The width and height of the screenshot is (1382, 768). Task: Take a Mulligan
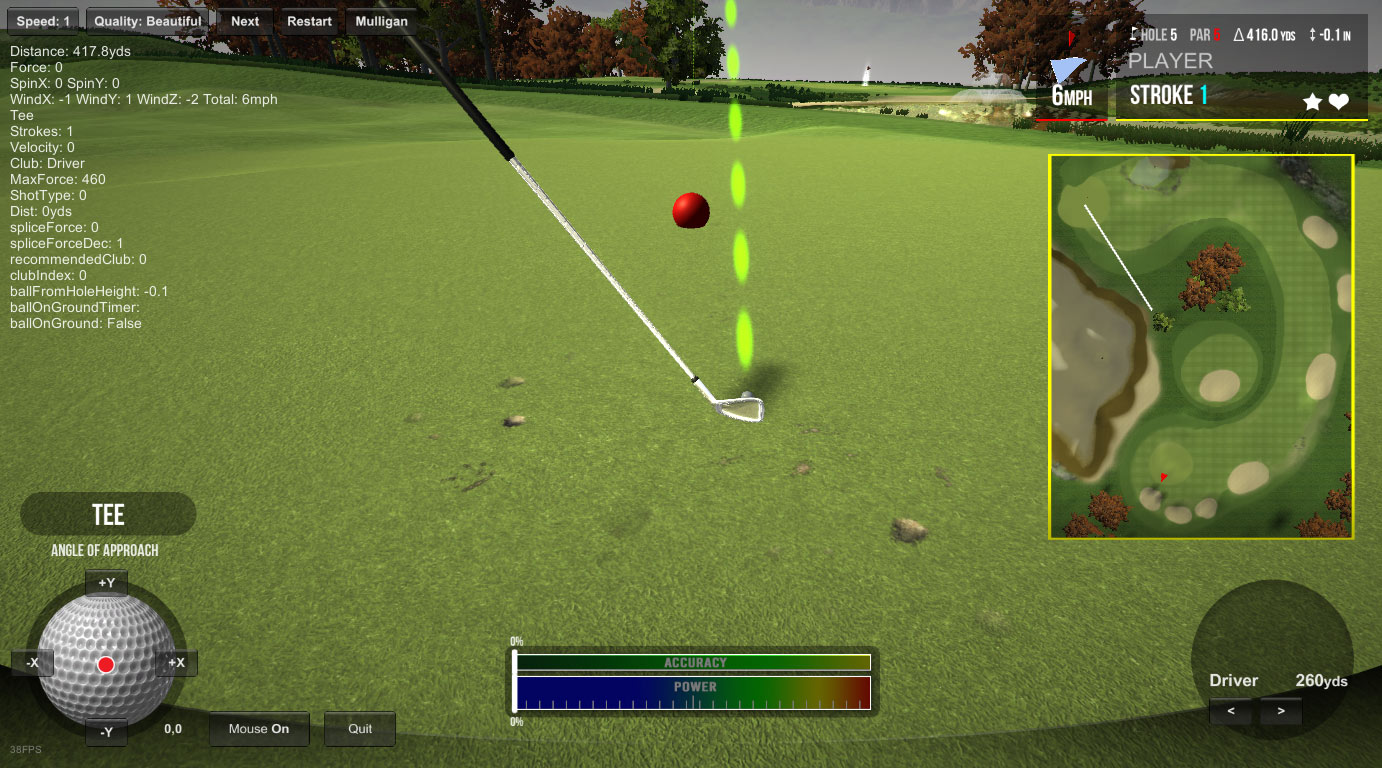[x=381, y=21]
